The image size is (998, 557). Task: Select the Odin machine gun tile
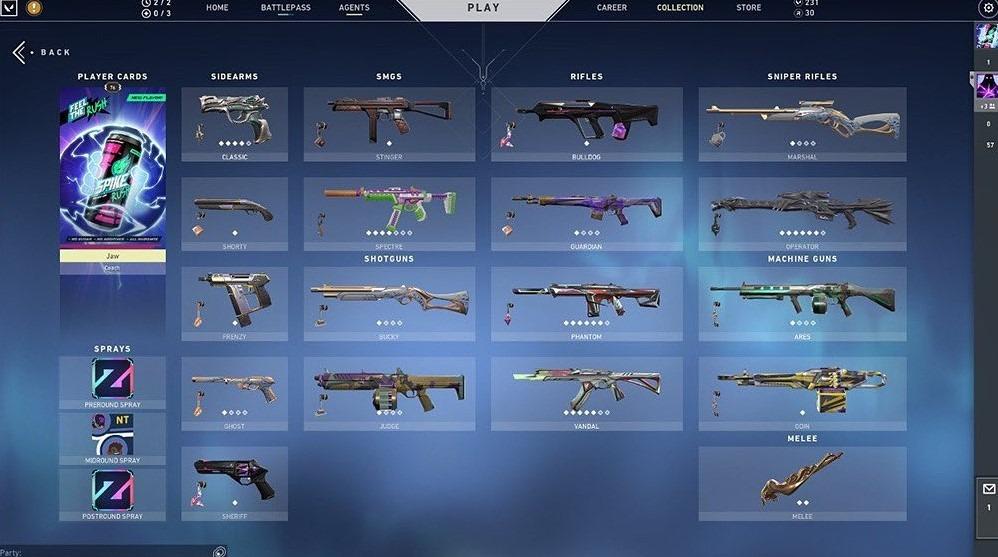click(802, 394)
